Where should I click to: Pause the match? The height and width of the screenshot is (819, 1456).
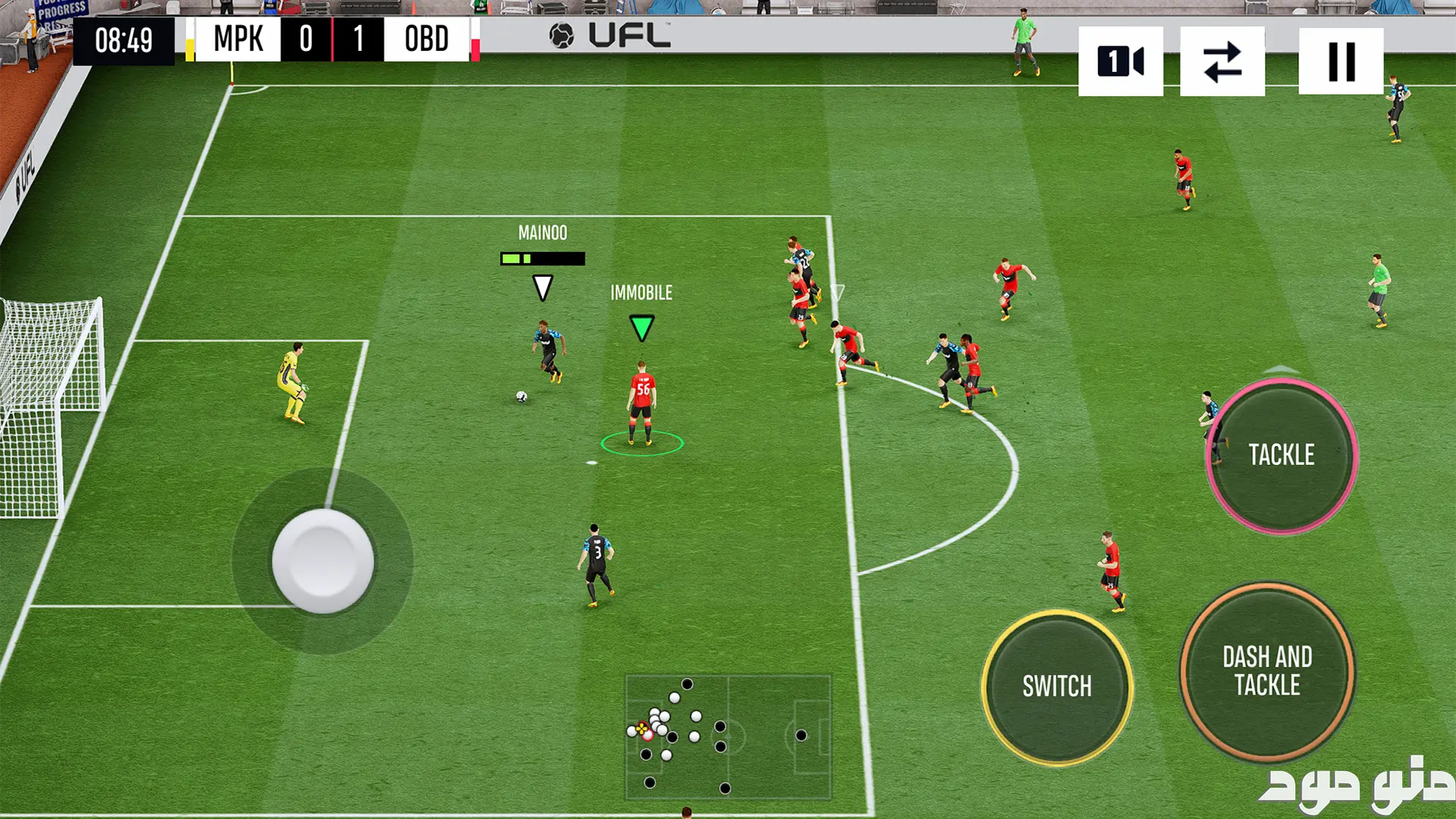(1341, 61)
